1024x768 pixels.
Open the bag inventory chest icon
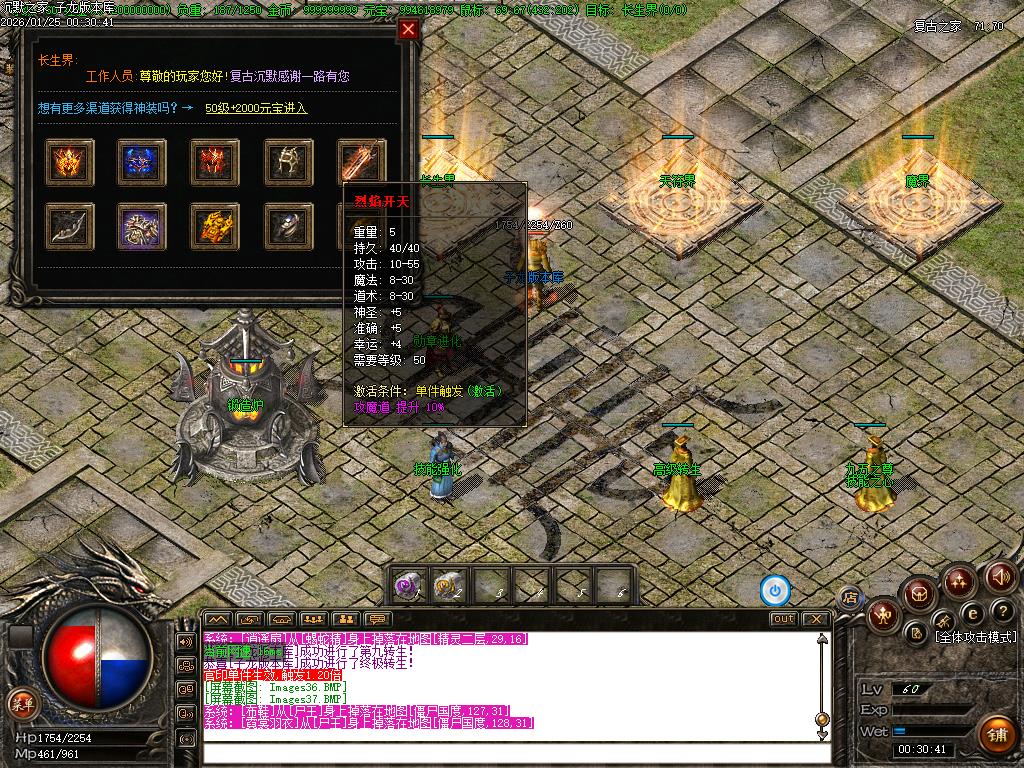(918, 595)
